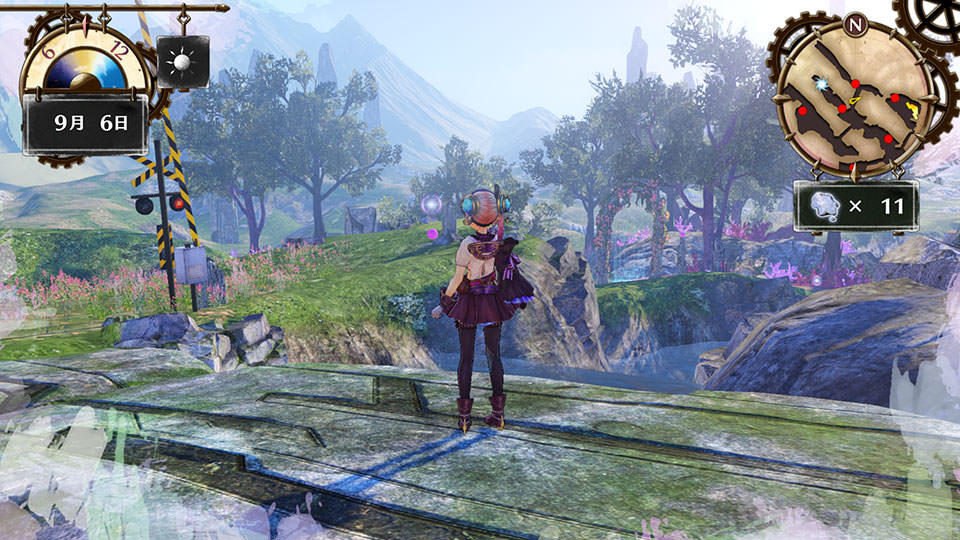This screenshot has width=960, height=540.
Task: Open the gathered item basket counter
Action: coord(855,206)
